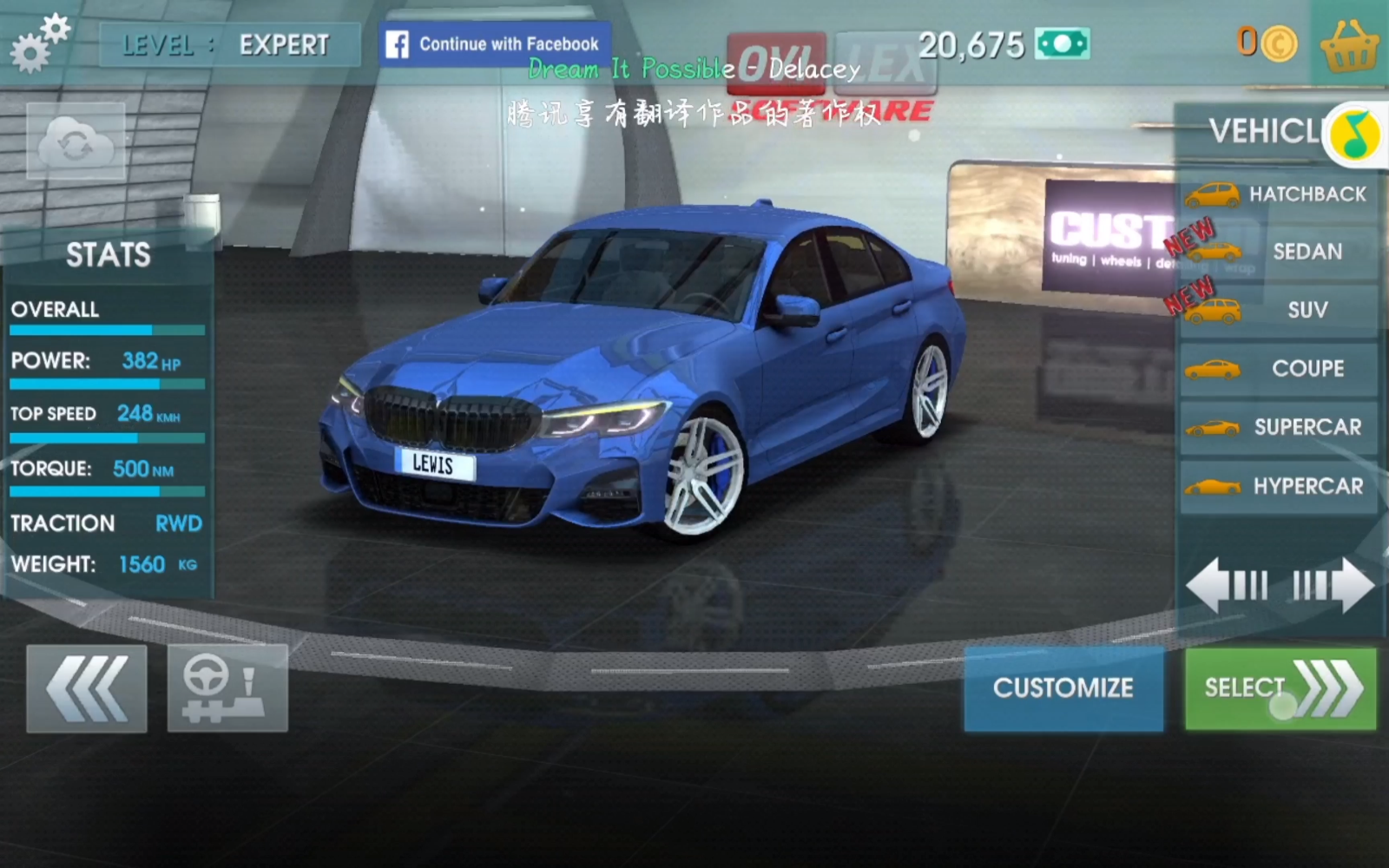
Task: Click the gold coin currency icon
Action: pos(1279,43)
